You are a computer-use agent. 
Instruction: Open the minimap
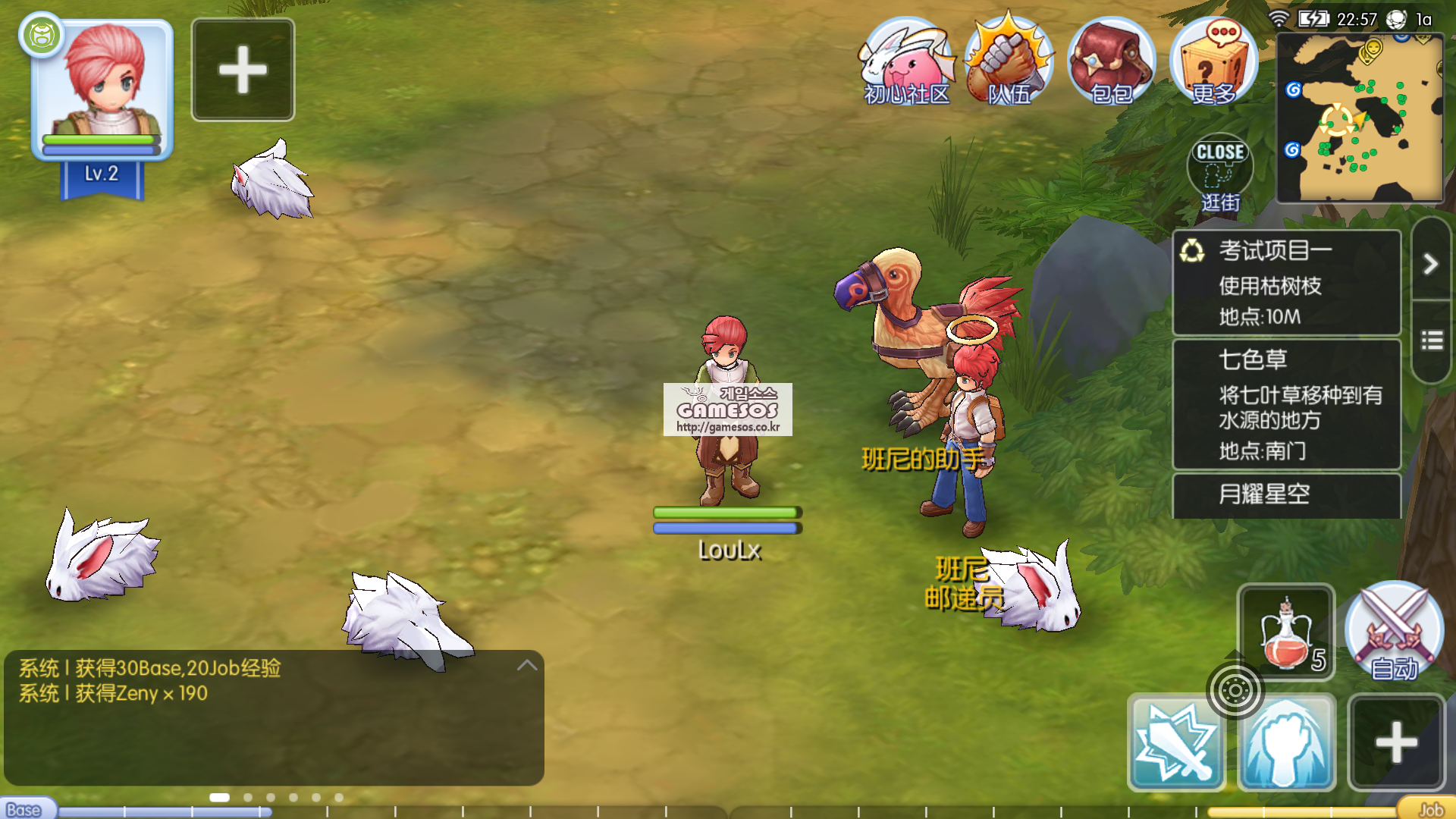coord(1360,118)
